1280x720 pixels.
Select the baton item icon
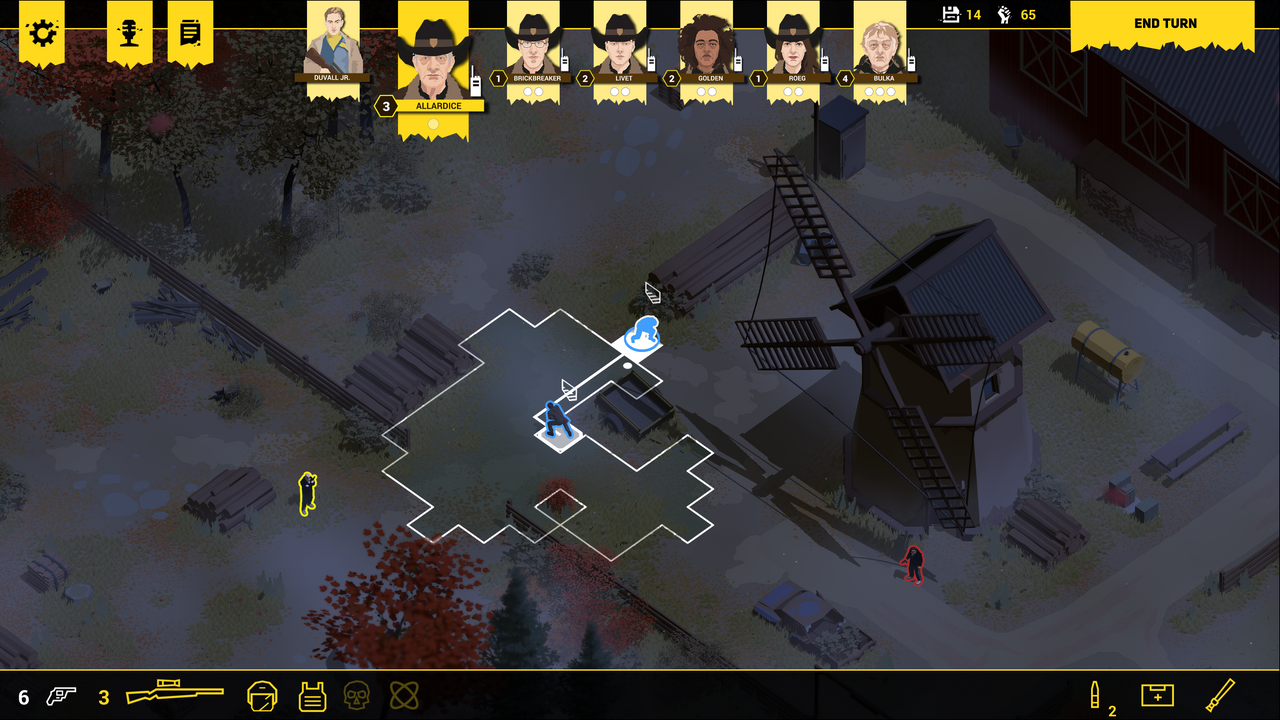1220,693
